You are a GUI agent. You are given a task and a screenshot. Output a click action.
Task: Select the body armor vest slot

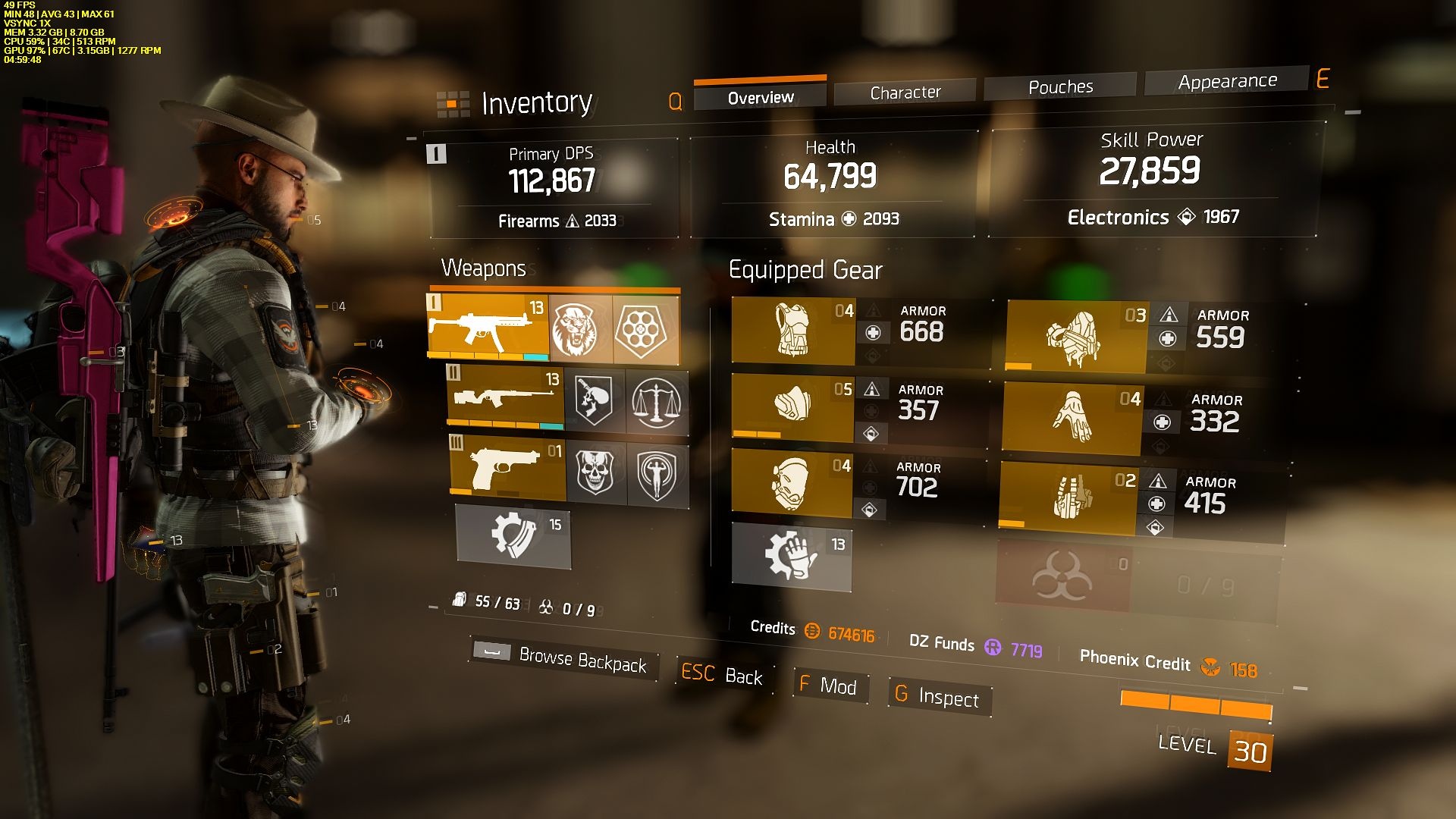click(793, 331)
